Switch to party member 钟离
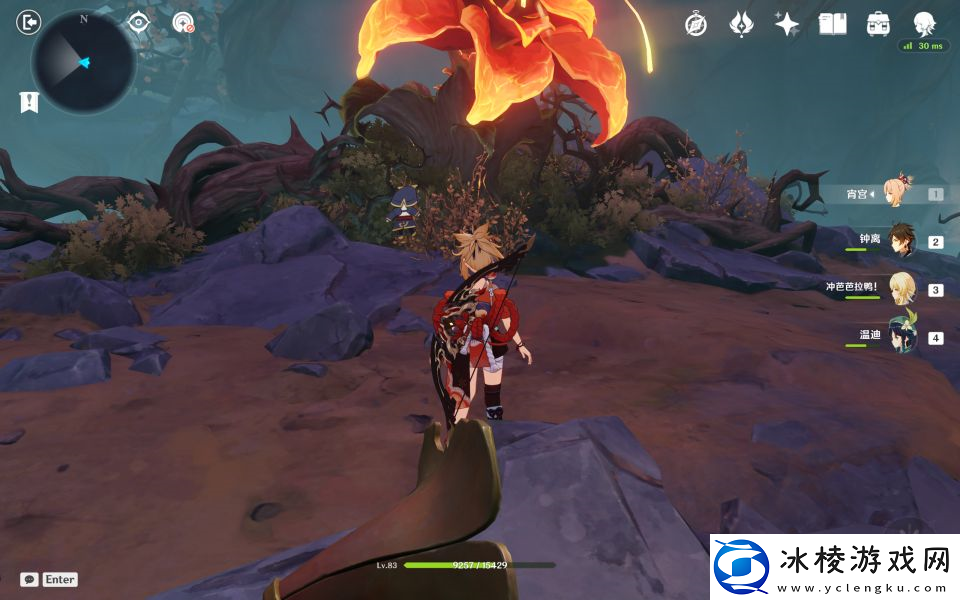Screen dimensions: 960x600 pyautogui.click(x=903, y=241)
